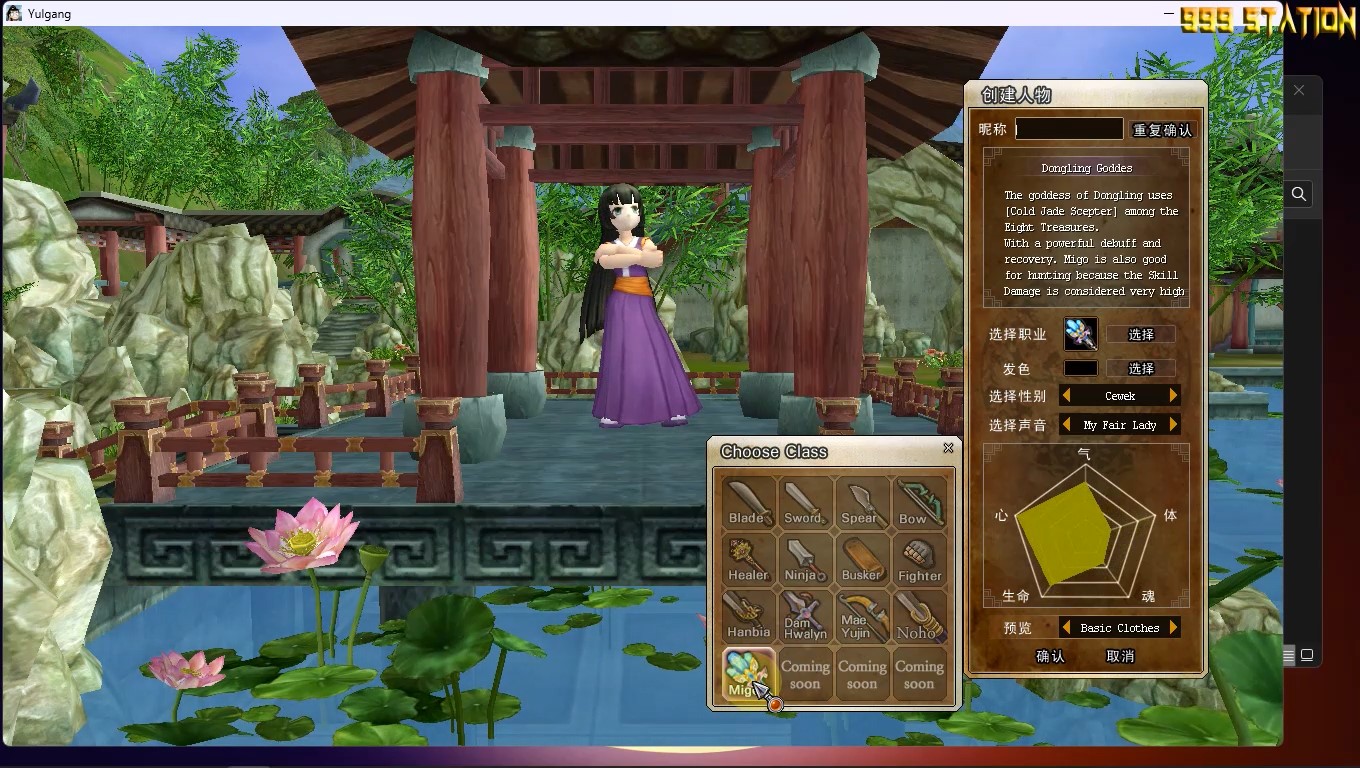Switch gender with right arrow beside Cewek
The image size is (1360, 768).
[1174, 396]
